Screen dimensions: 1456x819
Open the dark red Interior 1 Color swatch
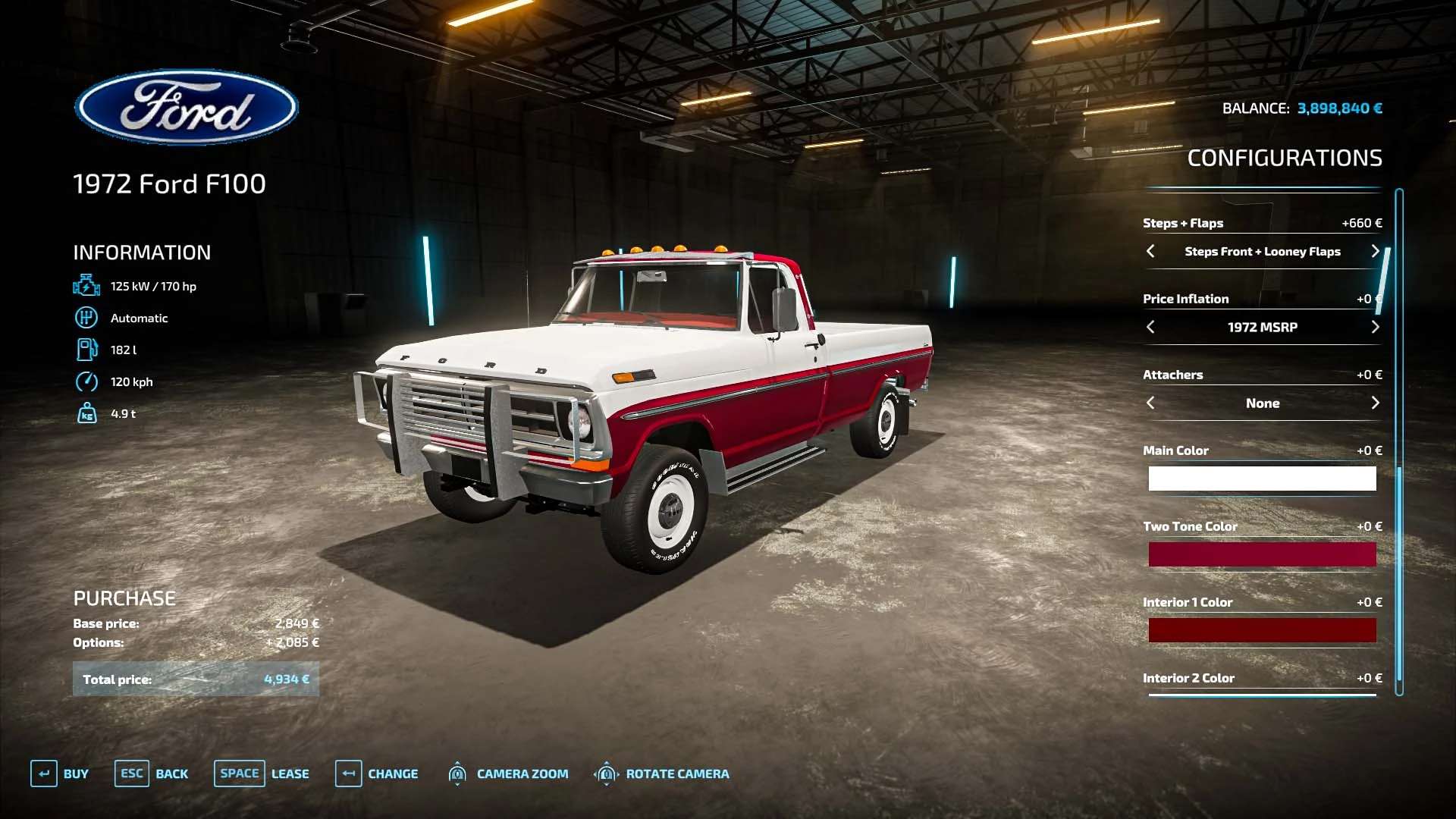[x=1262, y=630]
